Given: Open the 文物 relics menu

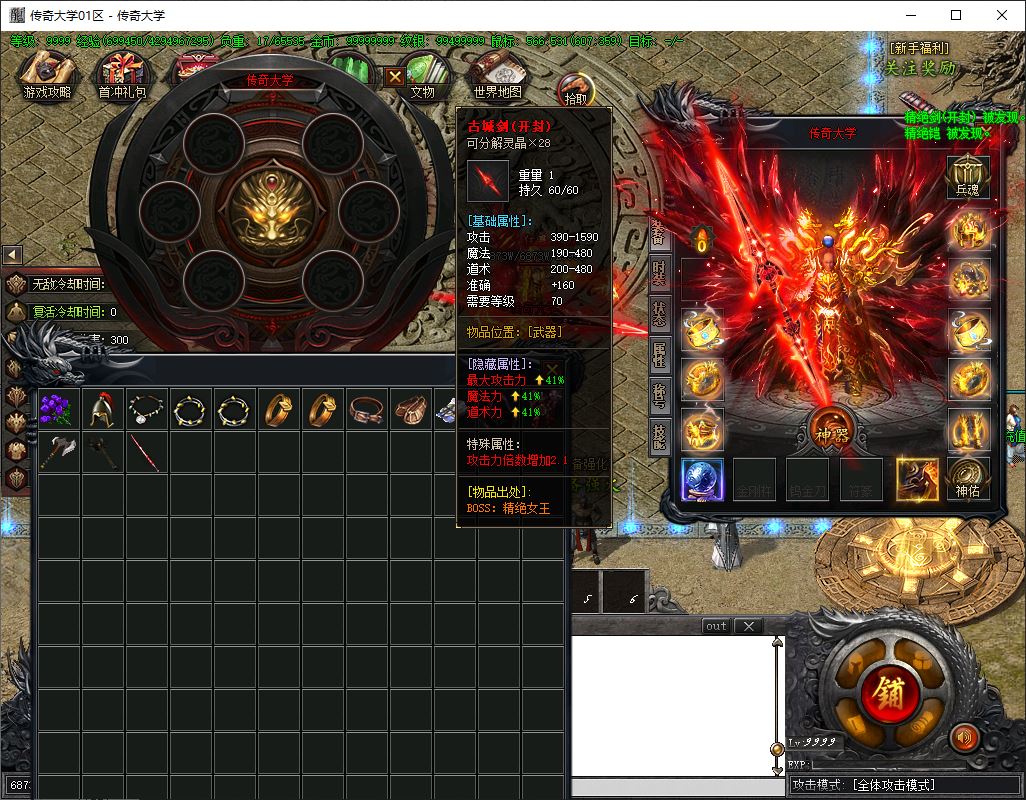Looking at the screenshot, I should (424, 77).
